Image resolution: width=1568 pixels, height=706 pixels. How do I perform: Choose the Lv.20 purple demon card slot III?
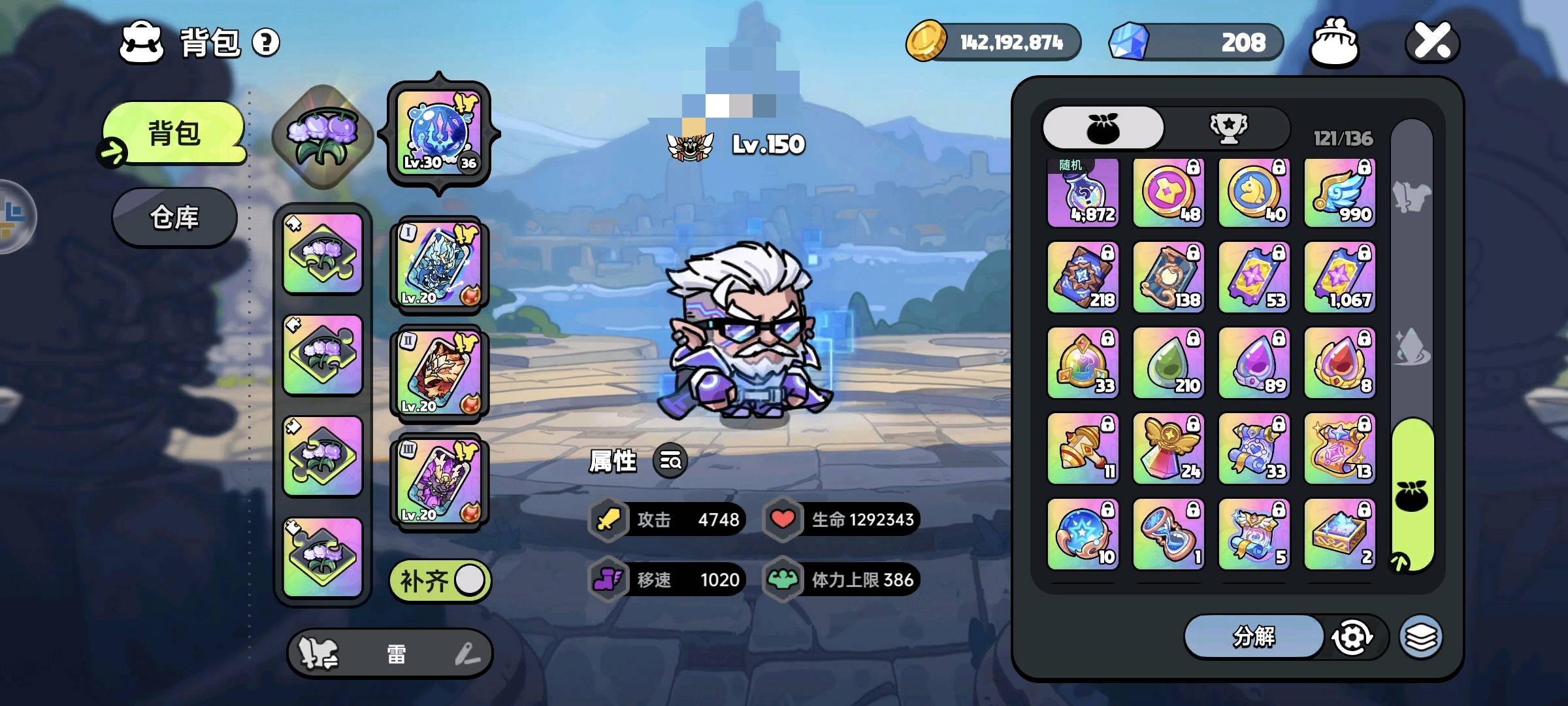tap(438, 482)
